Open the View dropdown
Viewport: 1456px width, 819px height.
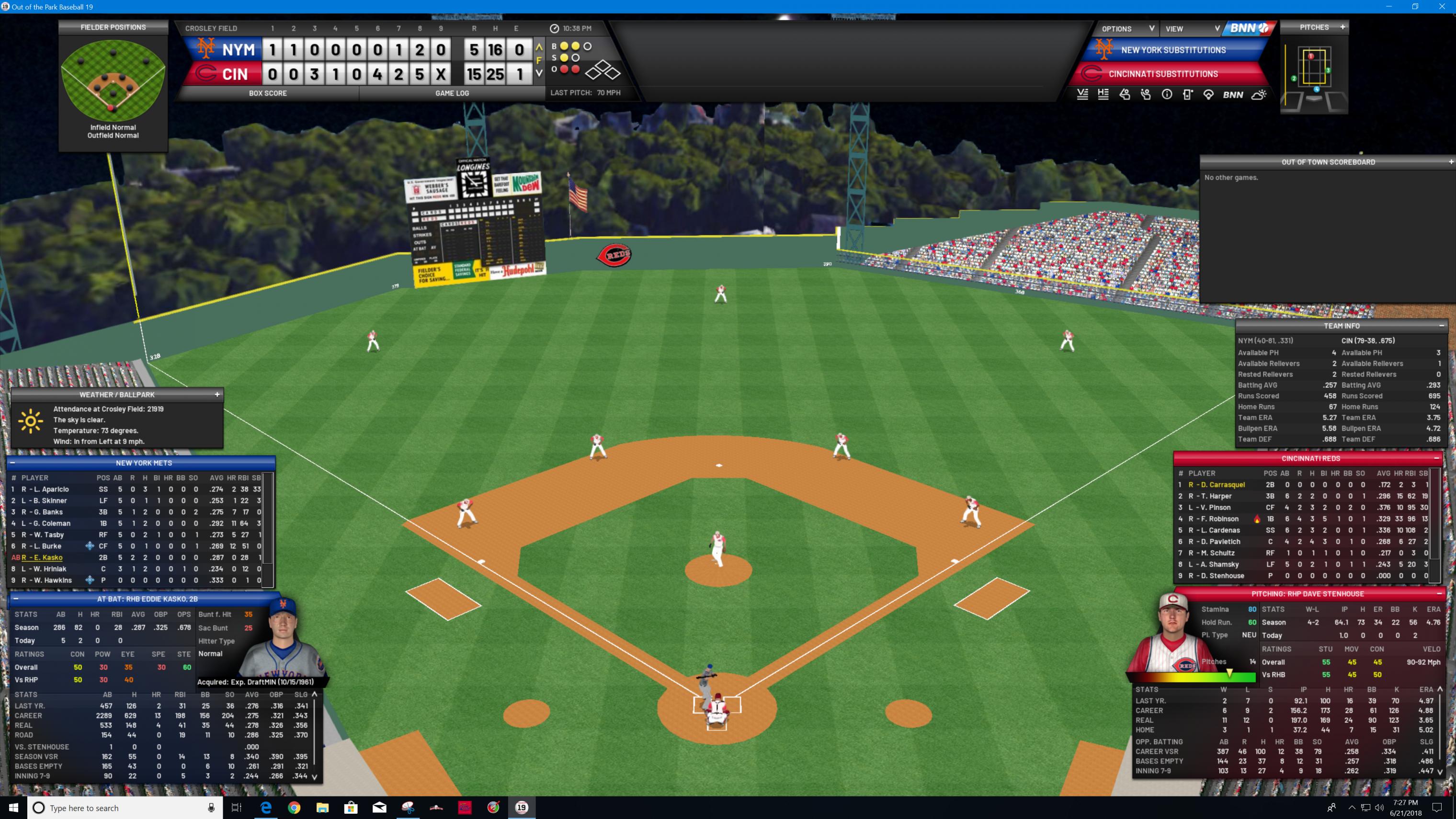pyautogui.click(x=1192, y=29)
